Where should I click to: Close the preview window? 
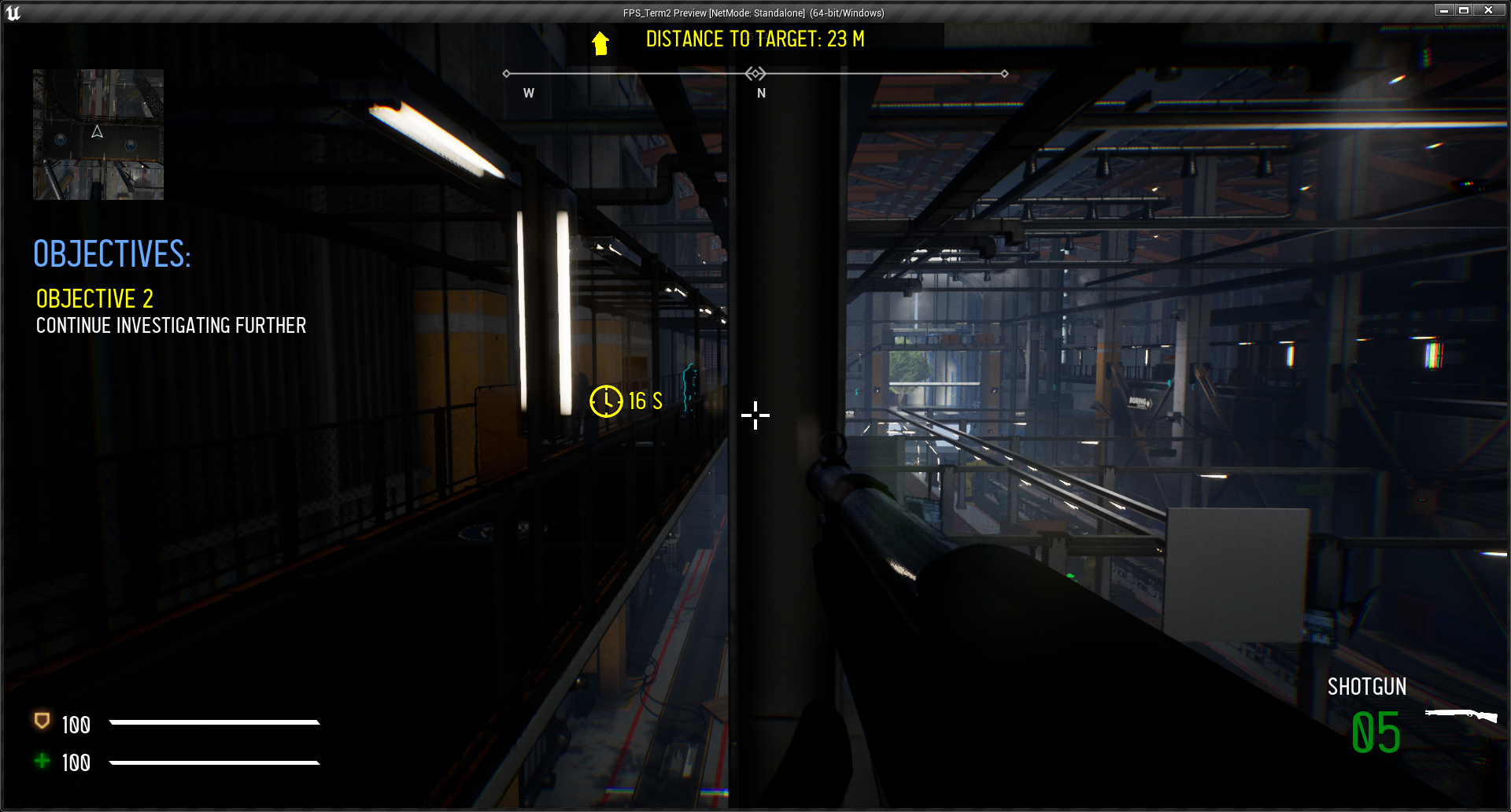tap(1488, 10)
